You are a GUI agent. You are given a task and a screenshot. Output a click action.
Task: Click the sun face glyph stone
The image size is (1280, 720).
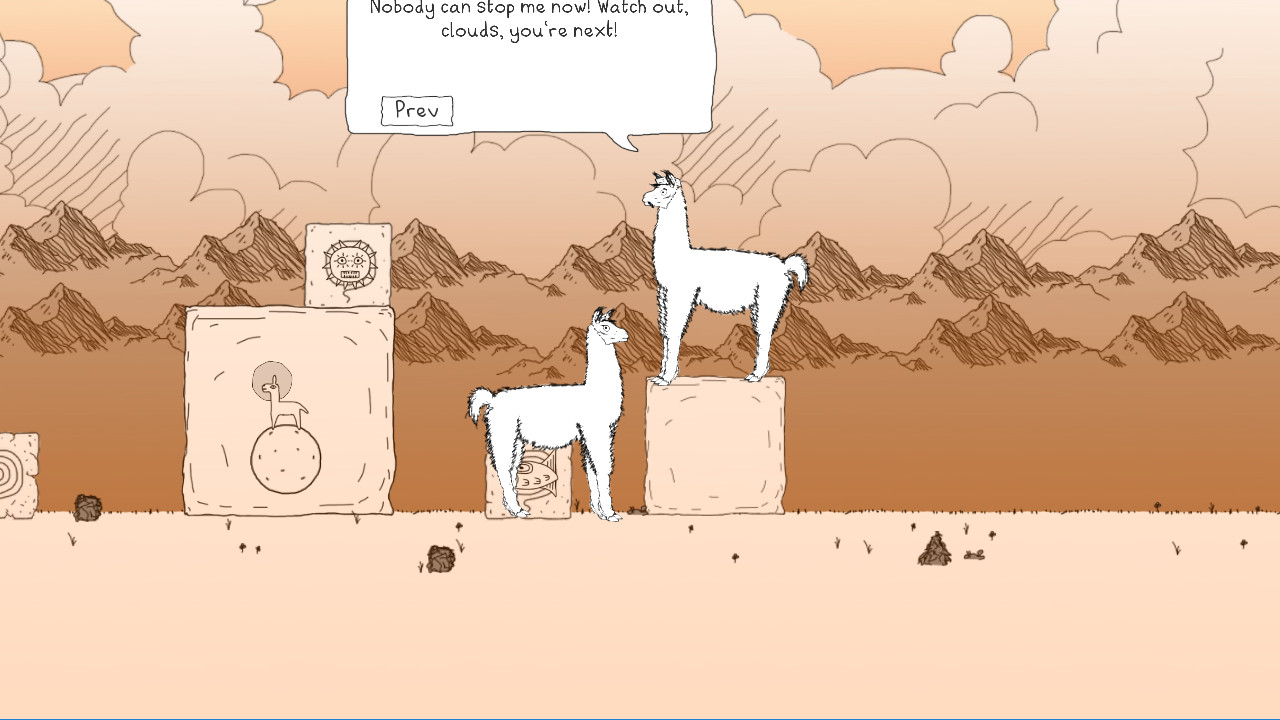pyautogui.click(x=348, y=261)
